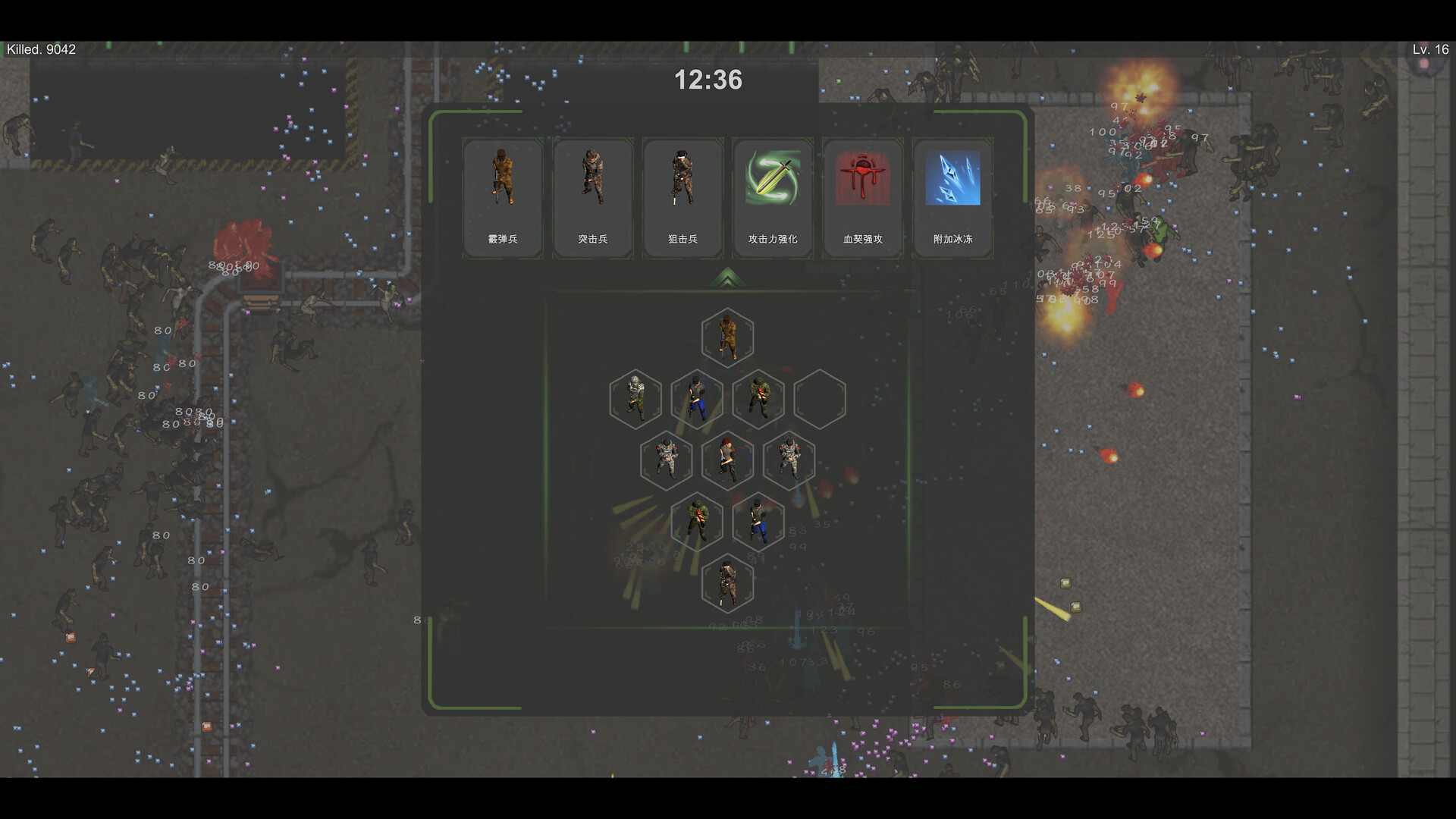This screenshot has height=819, width=1456.
Task: Choose the red-haired soldier hexagon slot
Action: point(727,460)
